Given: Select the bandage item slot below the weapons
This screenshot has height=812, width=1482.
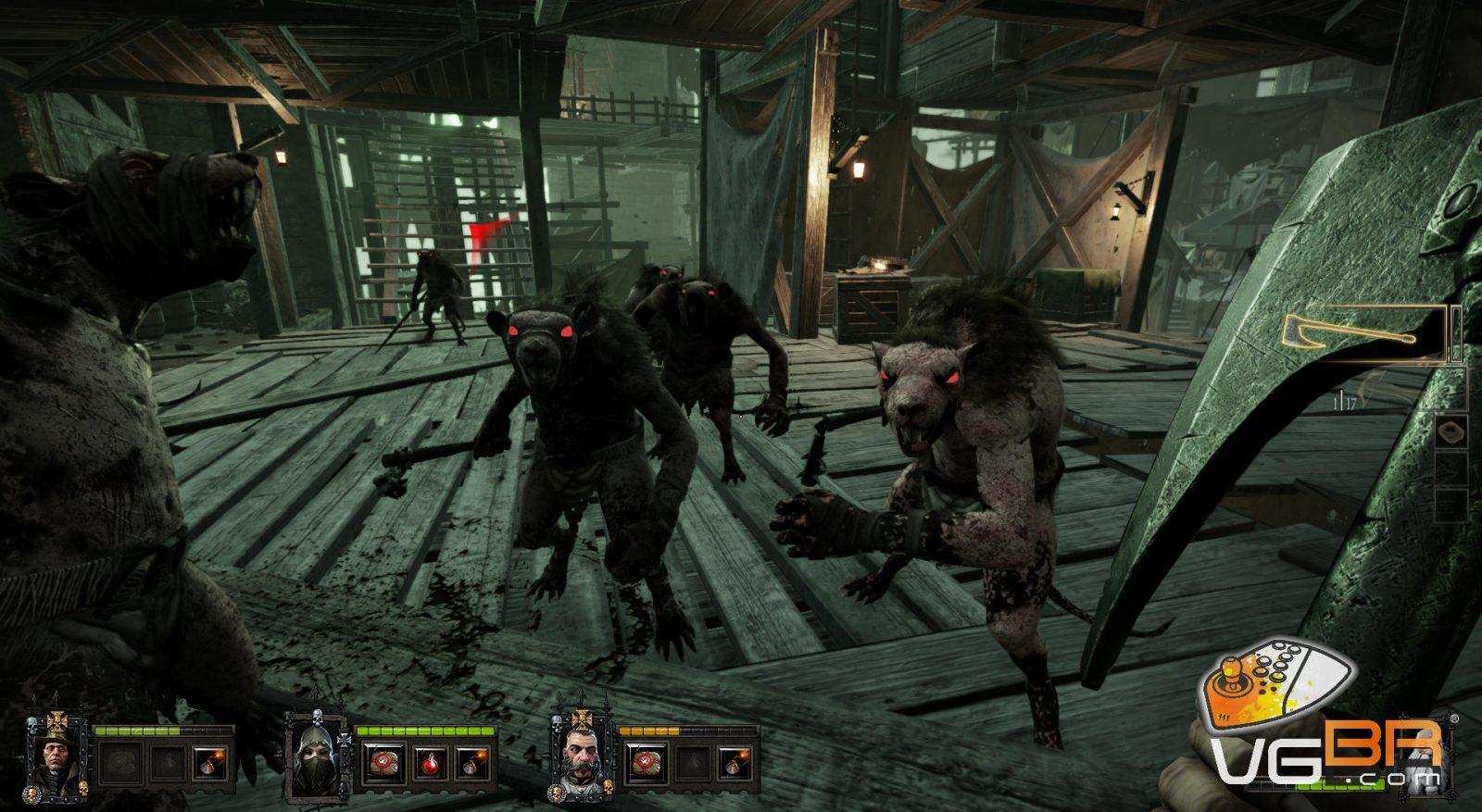Looking at the screenshot, I should (1450, 431).
